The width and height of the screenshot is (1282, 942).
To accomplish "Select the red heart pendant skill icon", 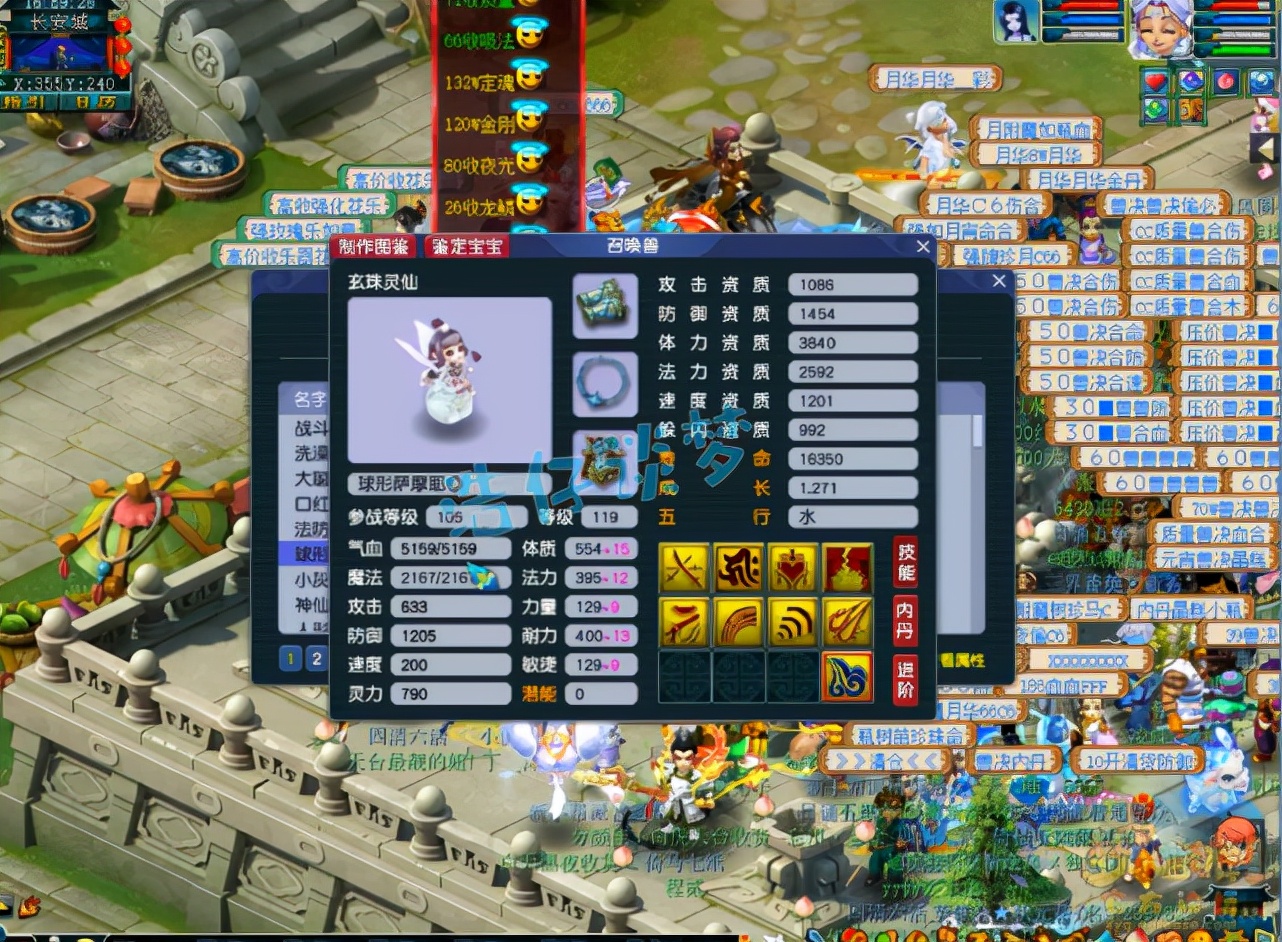I will click(x=793, y=568).
